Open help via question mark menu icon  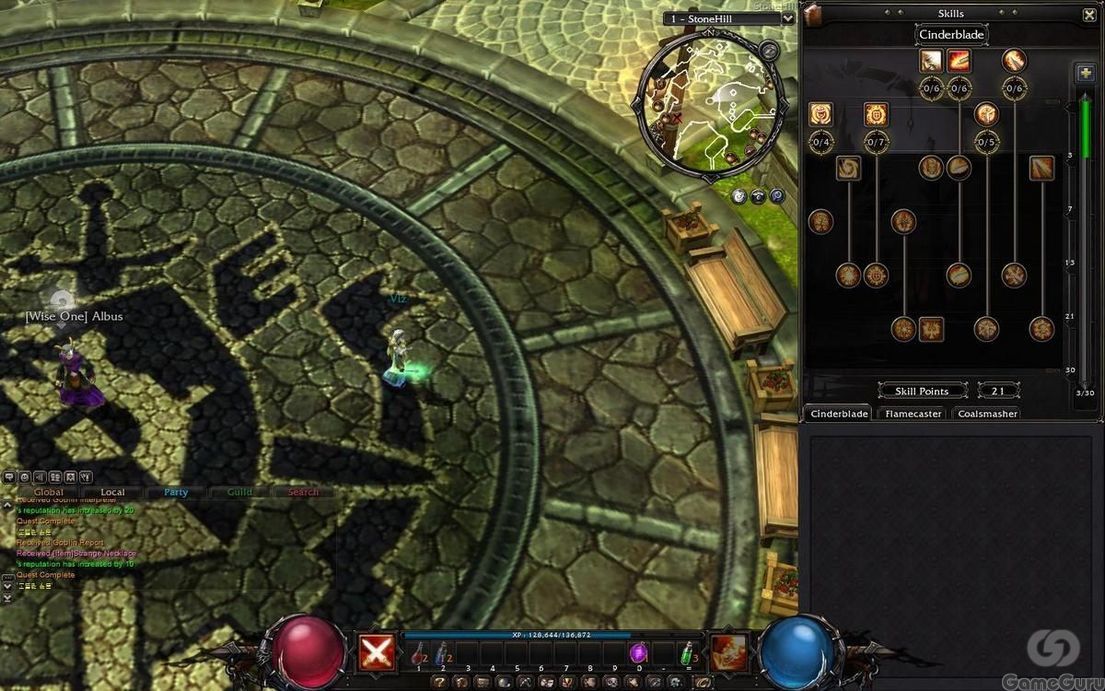(438, 682)
